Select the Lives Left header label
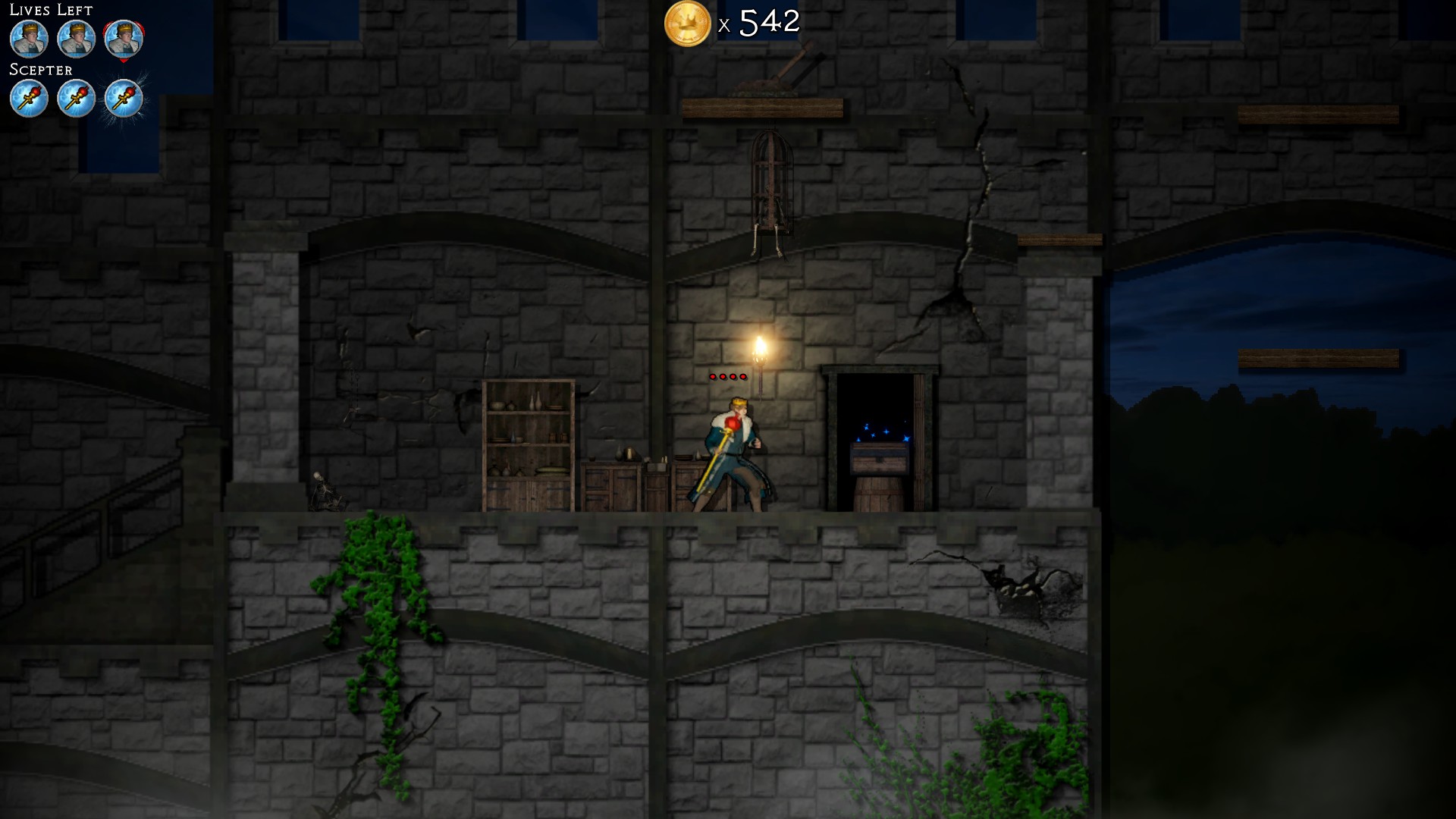 pos(50,10)
